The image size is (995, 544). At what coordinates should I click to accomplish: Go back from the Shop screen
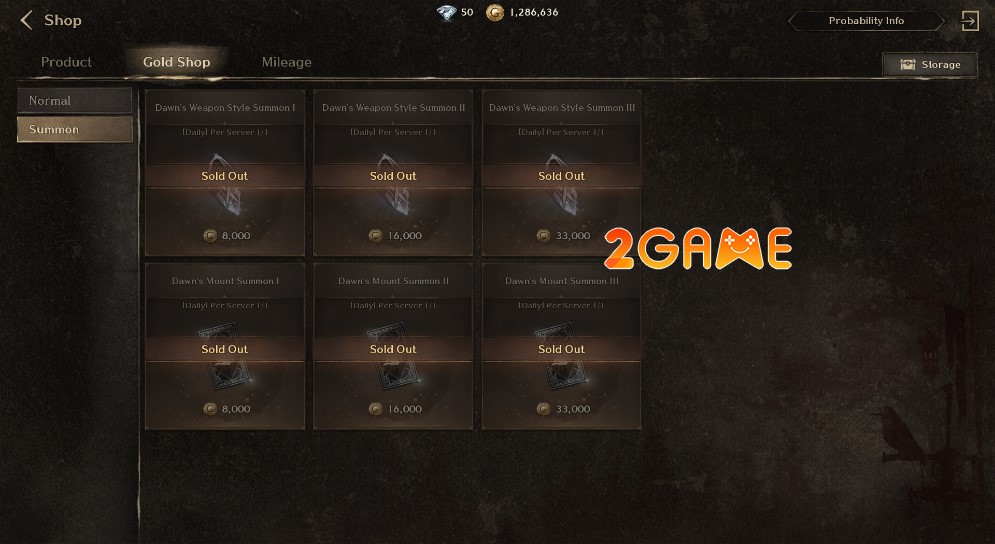coord(27,20)
